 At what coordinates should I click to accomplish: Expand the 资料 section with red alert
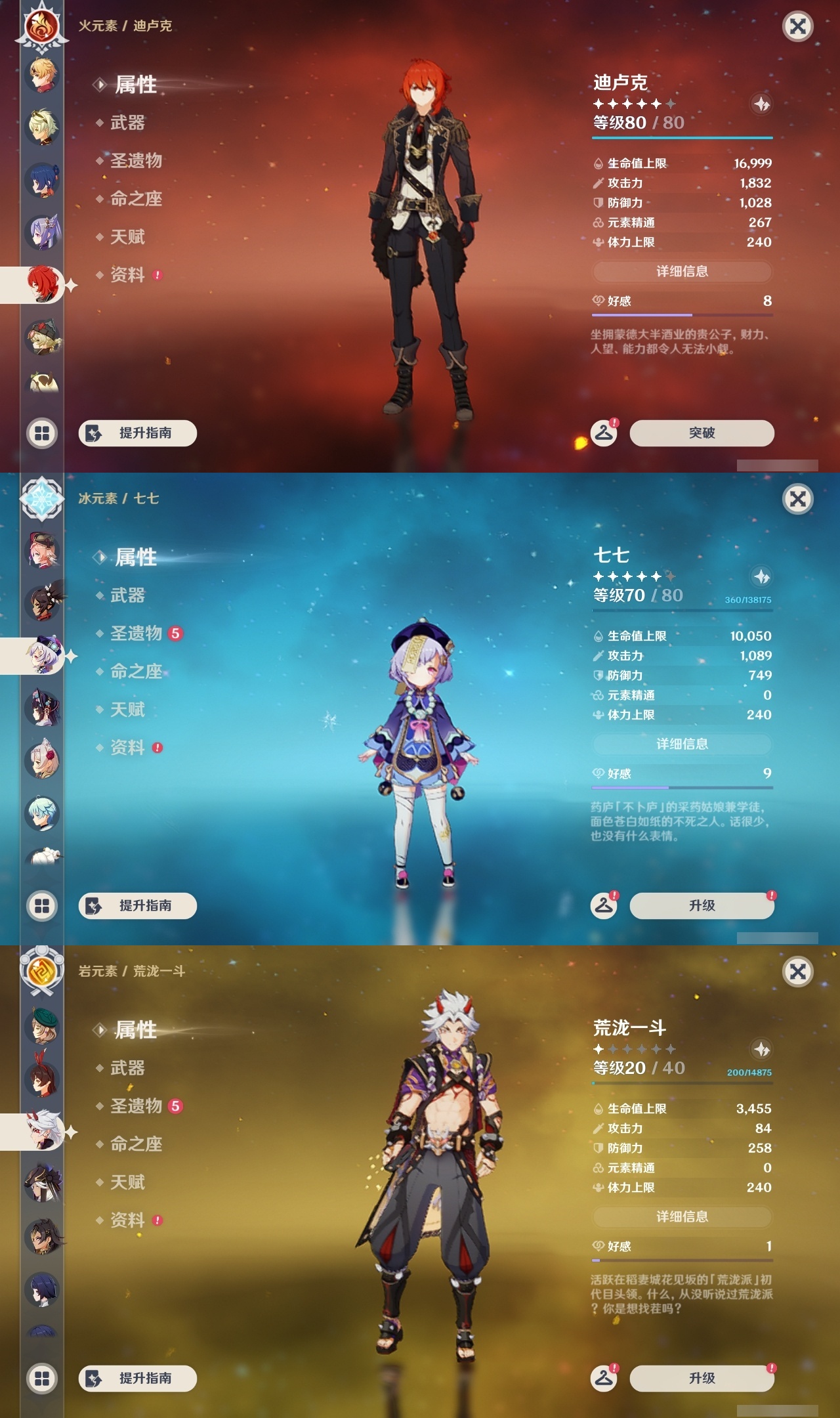coord(128,275)
